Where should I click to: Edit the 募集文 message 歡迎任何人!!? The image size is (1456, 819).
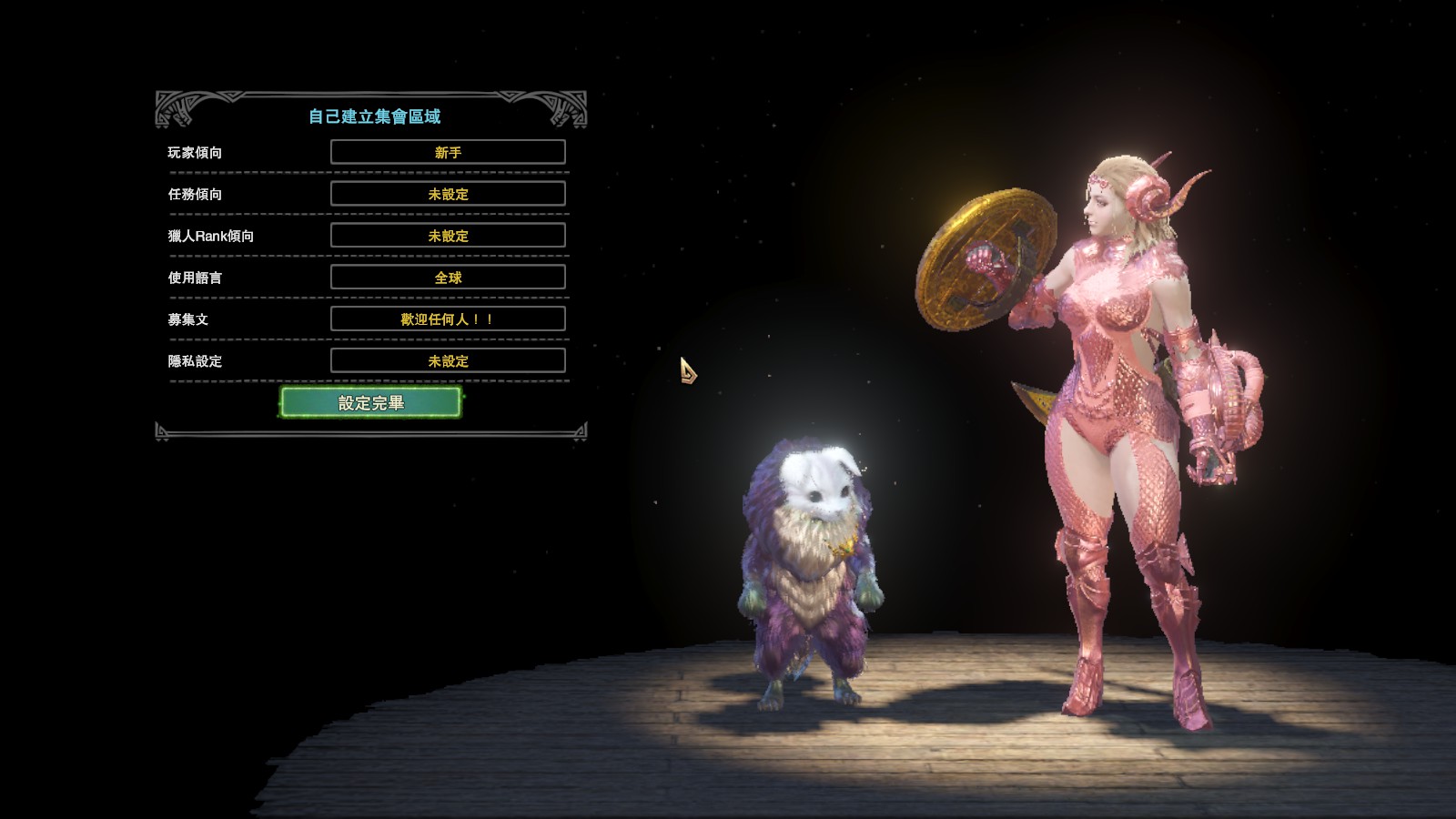(x=448, y=319)
